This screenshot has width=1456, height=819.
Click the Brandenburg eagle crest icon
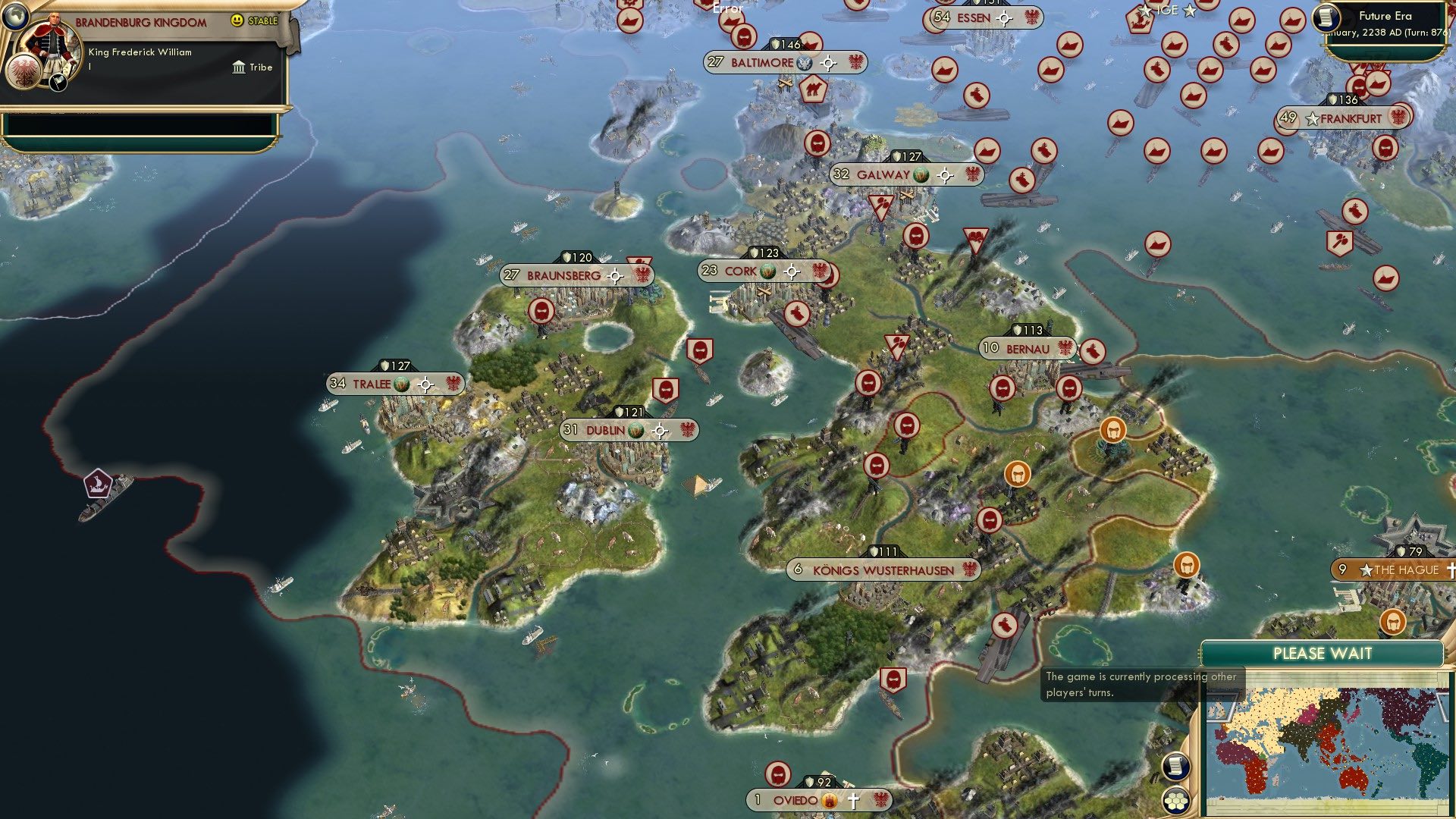click(x=25, y=70)
